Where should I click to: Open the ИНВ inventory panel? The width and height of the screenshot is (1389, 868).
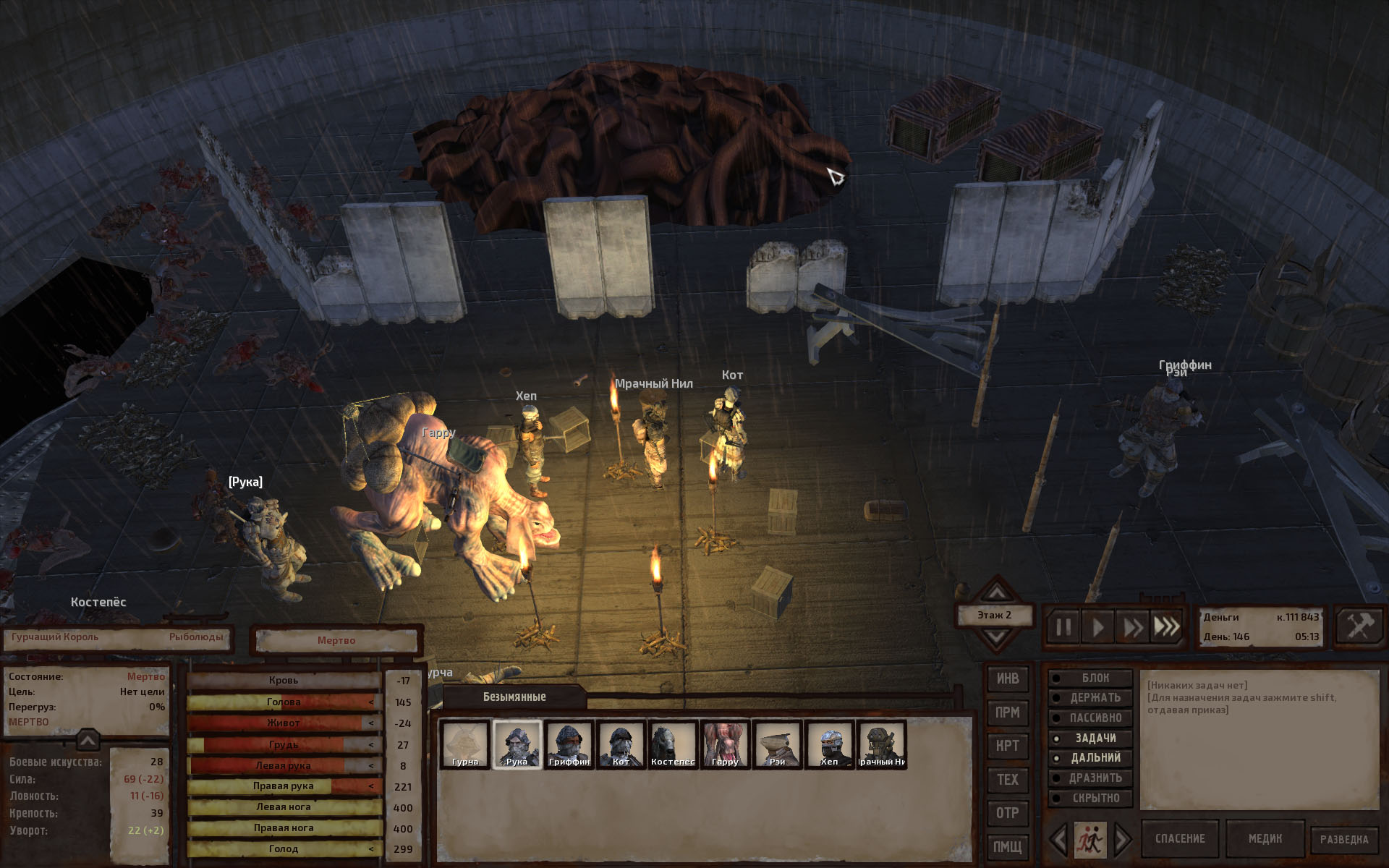point(1007,678)
